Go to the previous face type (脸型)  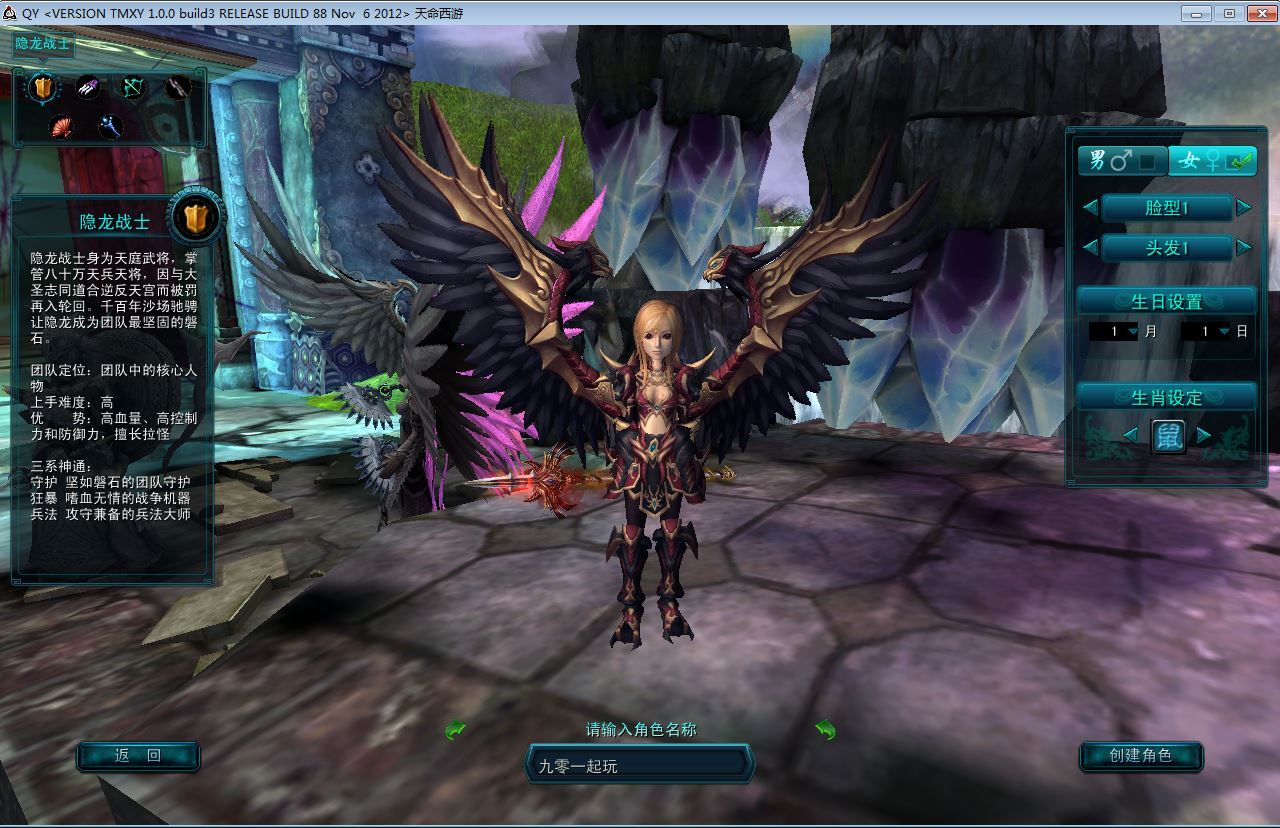pos(1090,208)
